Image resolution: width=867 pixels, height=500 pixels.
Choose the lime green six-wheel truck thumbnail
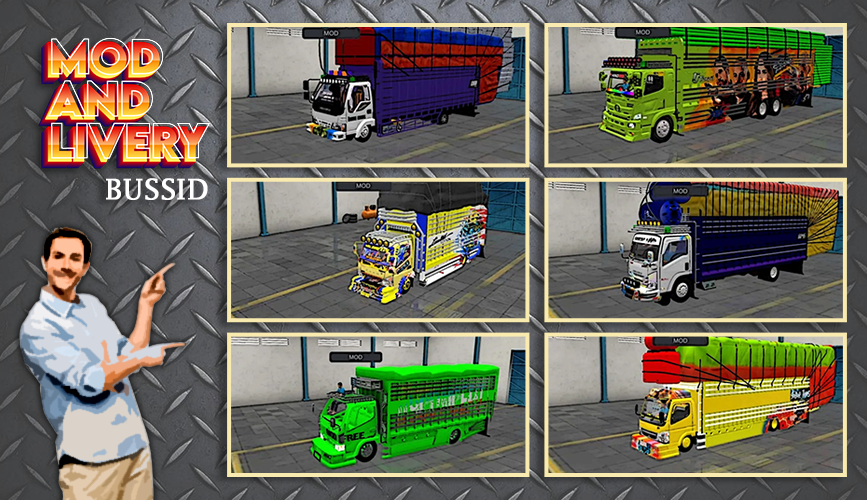[x=695, y=95]
